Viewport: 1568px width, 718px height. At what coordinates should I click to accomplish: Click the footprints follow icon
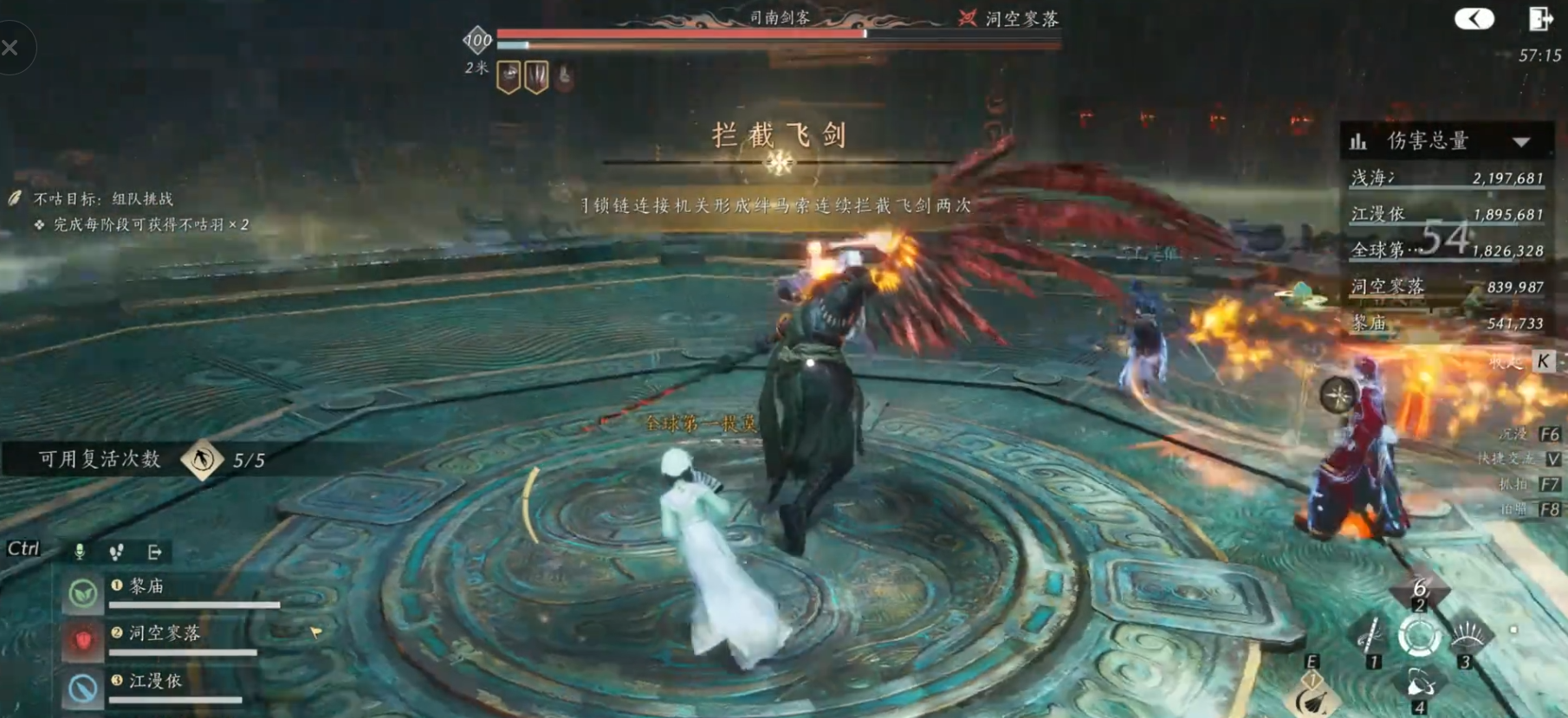(116, 552)
